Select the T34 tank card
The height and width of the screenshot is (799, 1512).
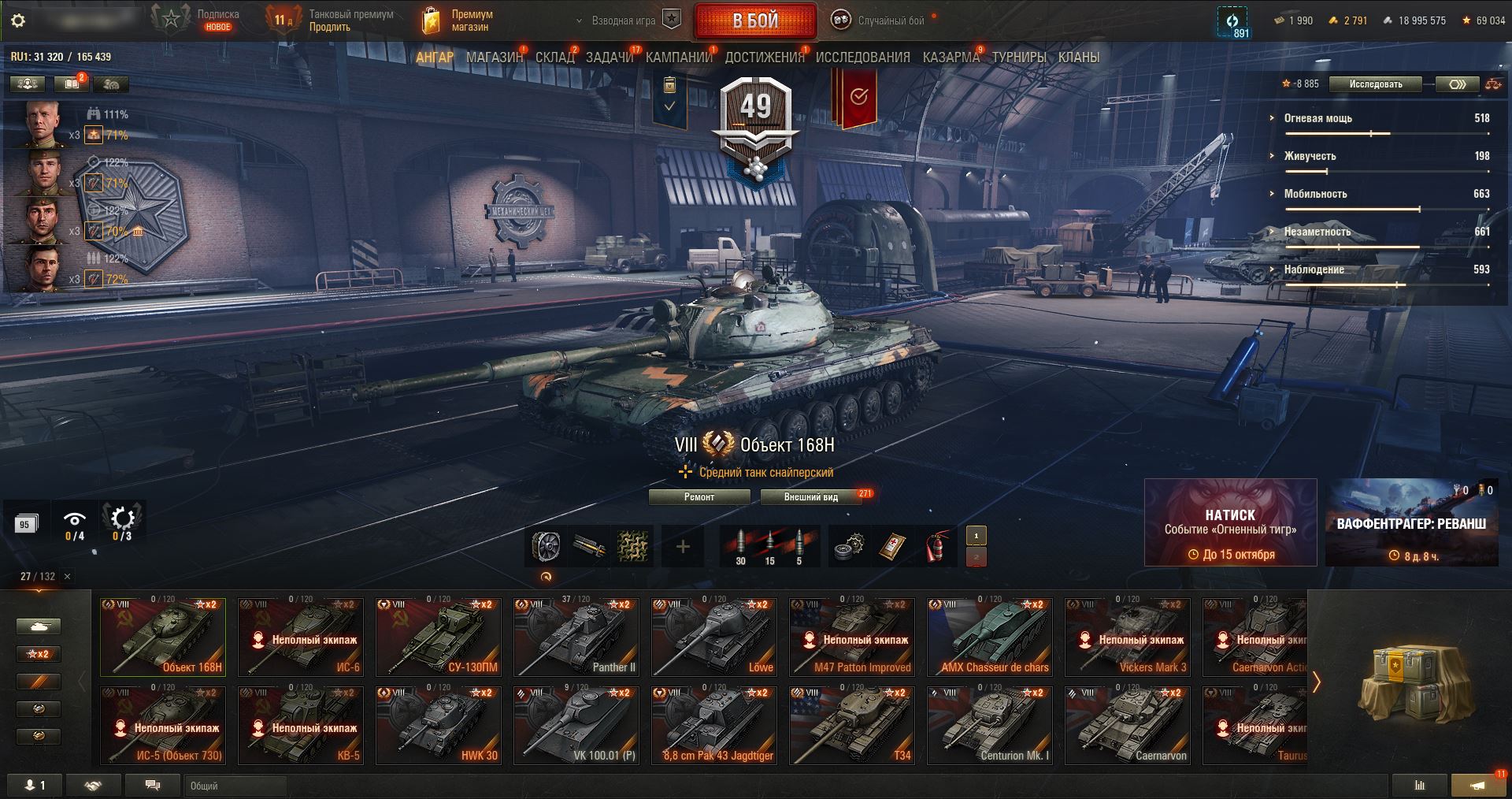[x=852, y=725]
